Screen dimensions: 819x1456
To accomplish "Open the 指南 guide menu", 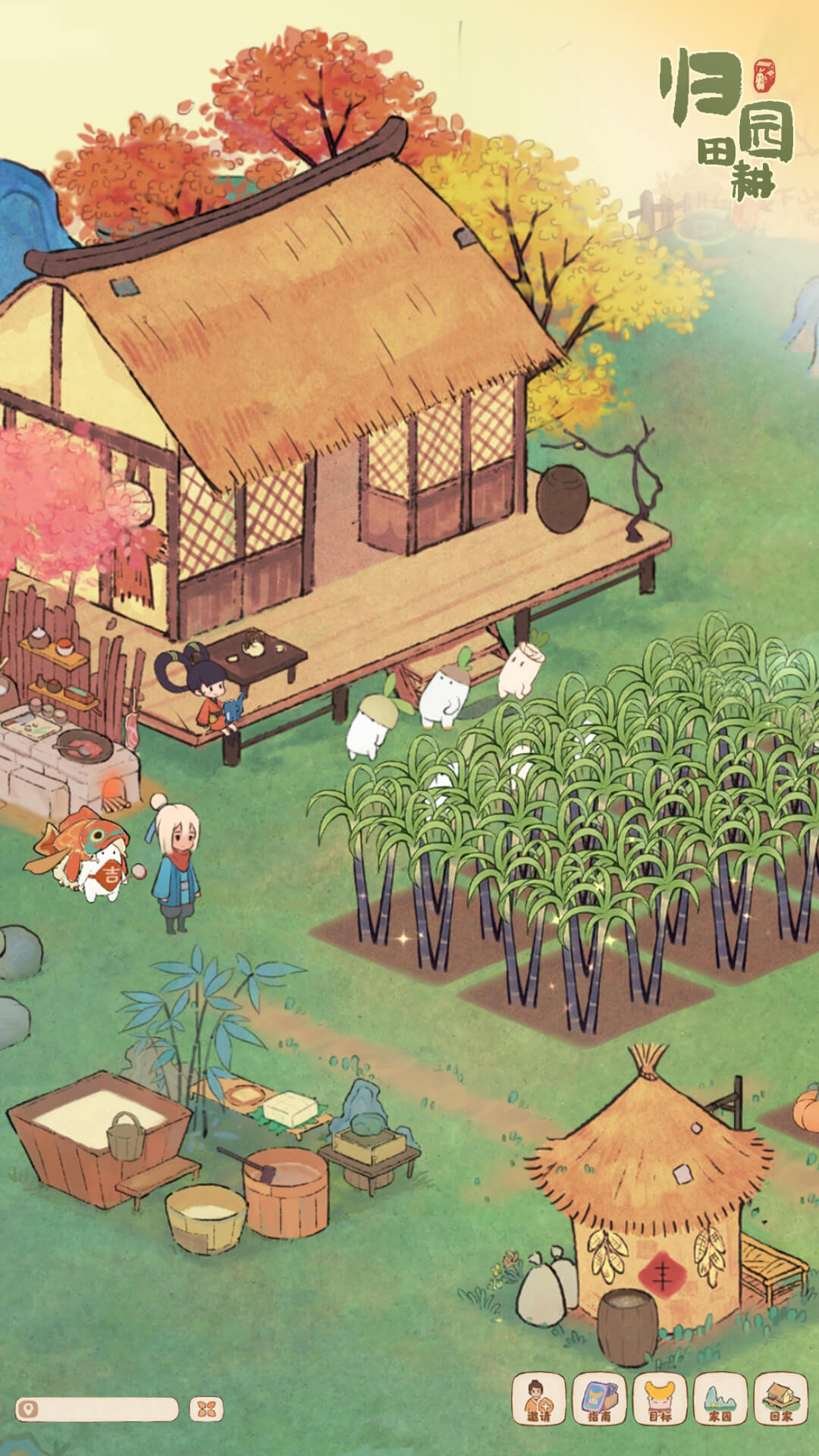I will pos(599,1399).
